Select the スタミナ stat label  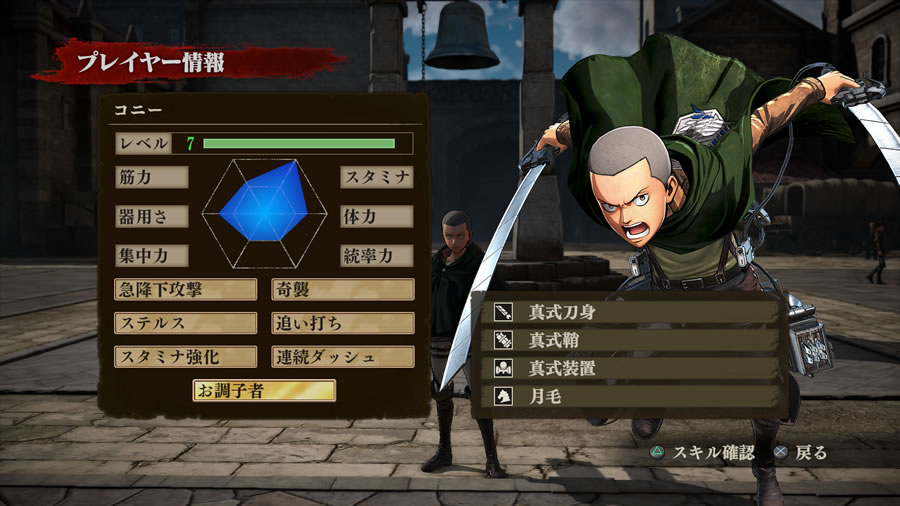click(x=376, y=177)
